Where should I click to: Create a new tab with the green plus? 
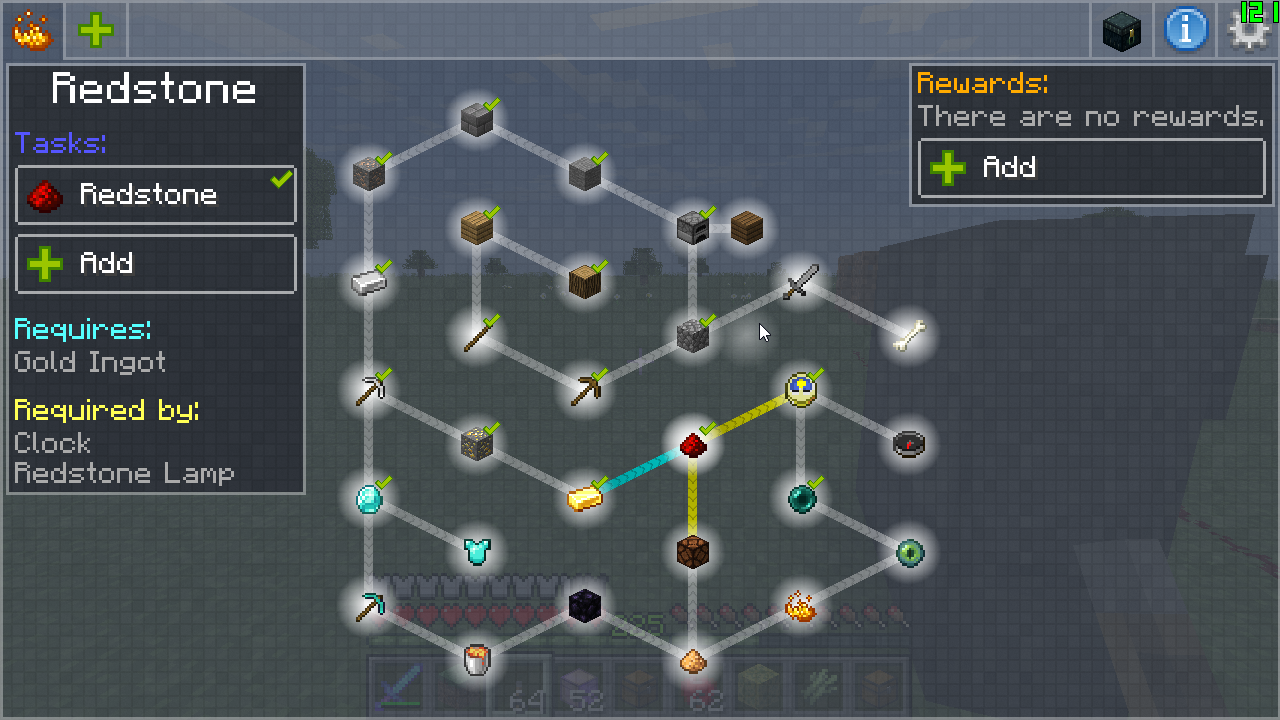pos(96,31)
